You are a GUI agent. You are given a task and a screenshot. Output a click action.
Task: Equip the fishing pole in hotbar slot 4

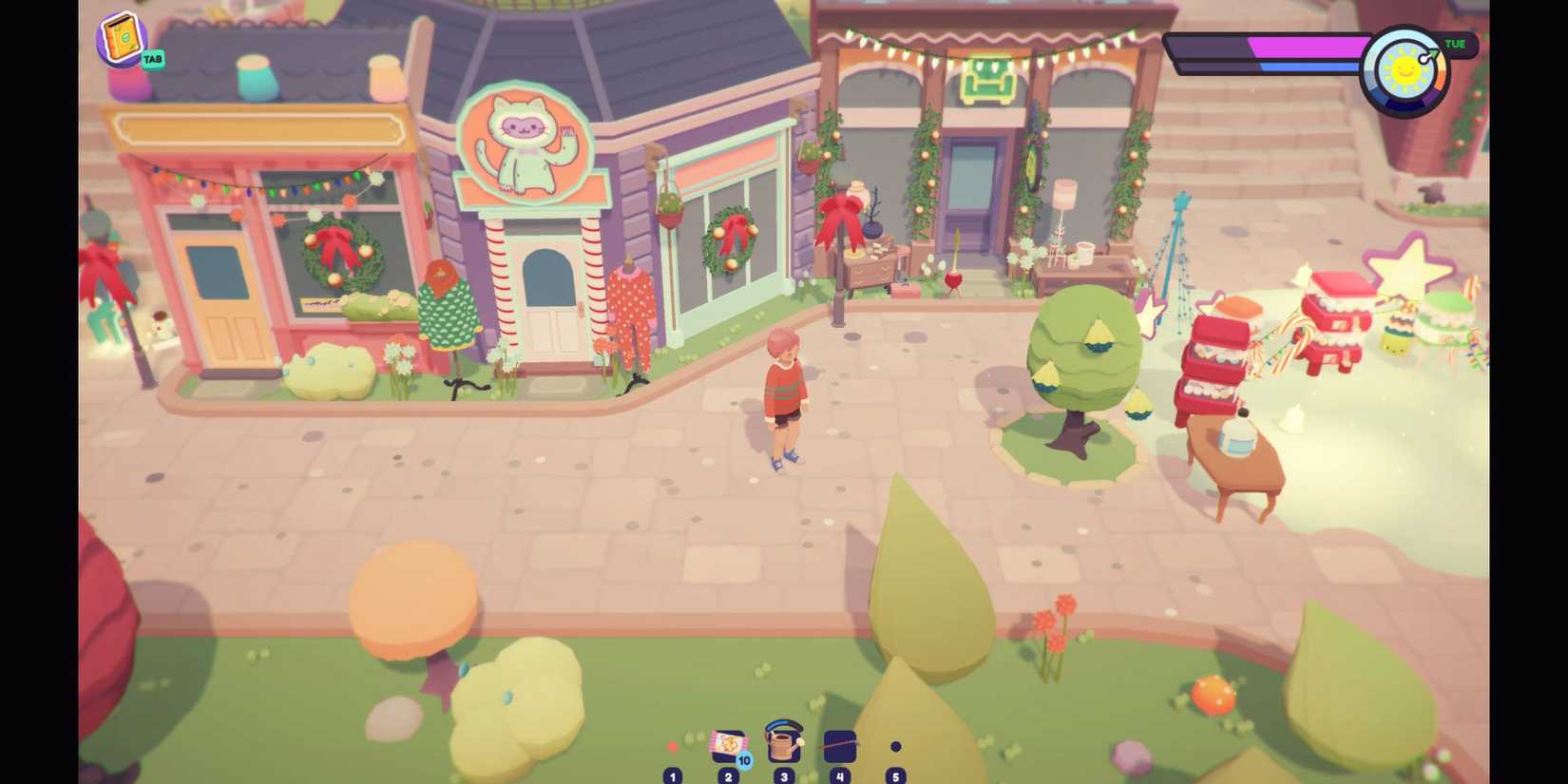click(839, 747)
